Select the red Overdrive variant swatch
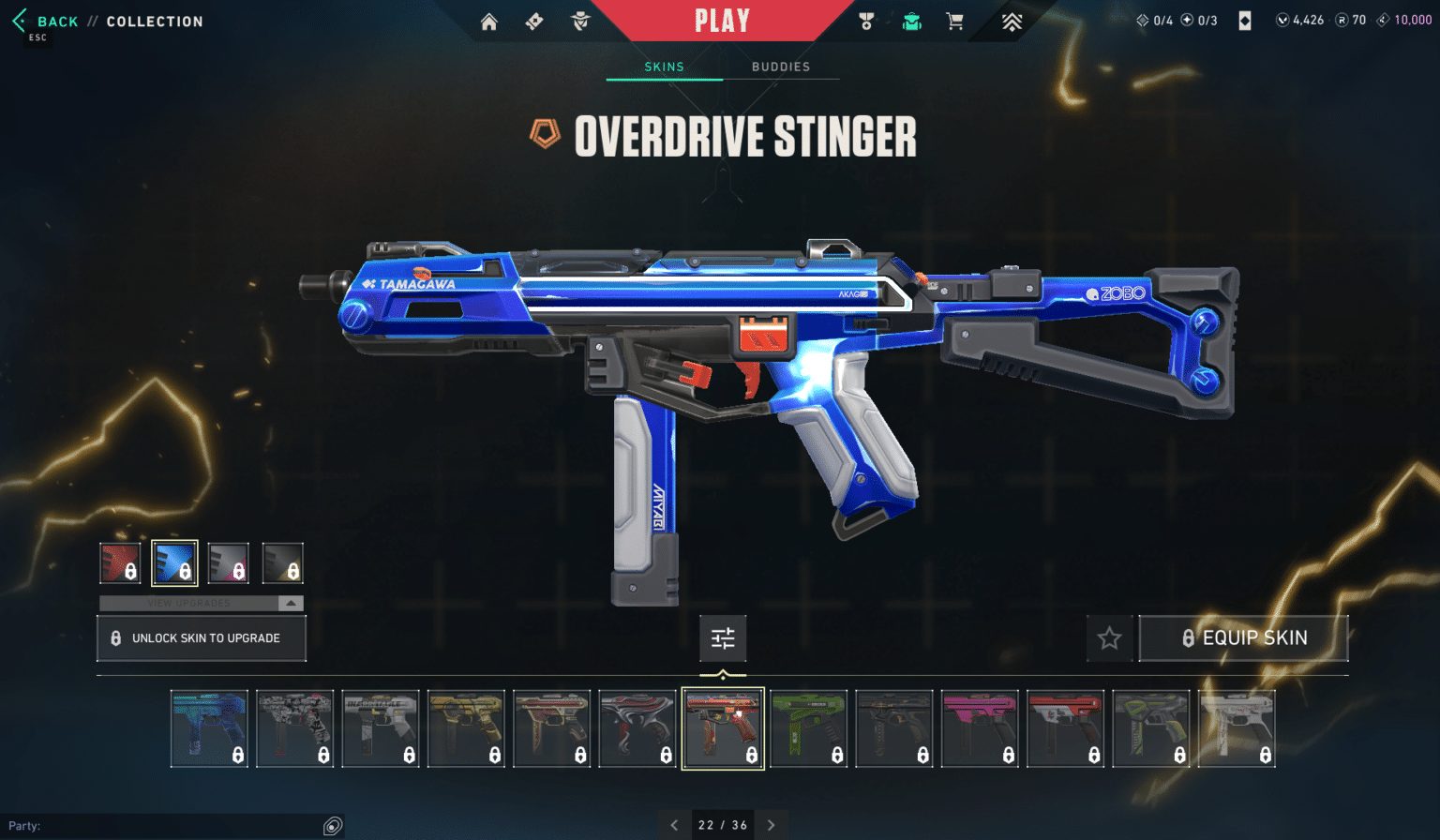1440x840 pixels. [119, 562]
